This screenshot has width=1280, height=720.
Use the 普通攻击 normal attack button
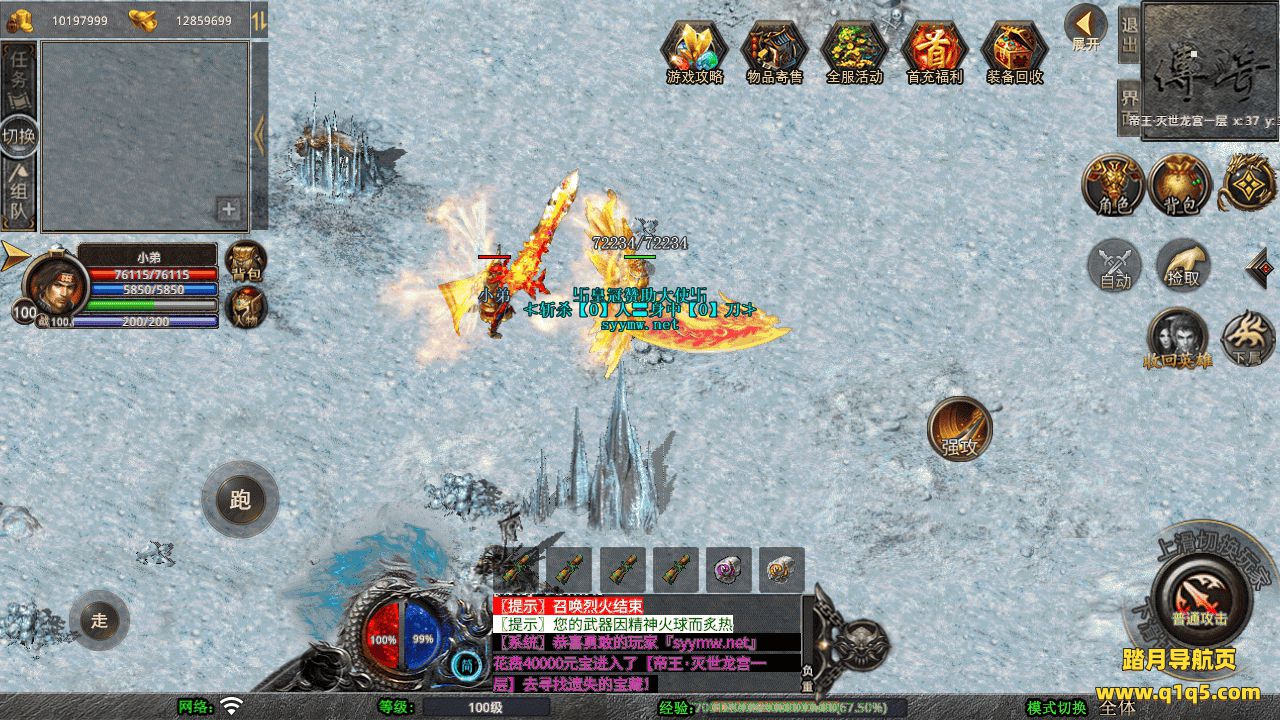pyautogui.click(x=1200, y=600)
